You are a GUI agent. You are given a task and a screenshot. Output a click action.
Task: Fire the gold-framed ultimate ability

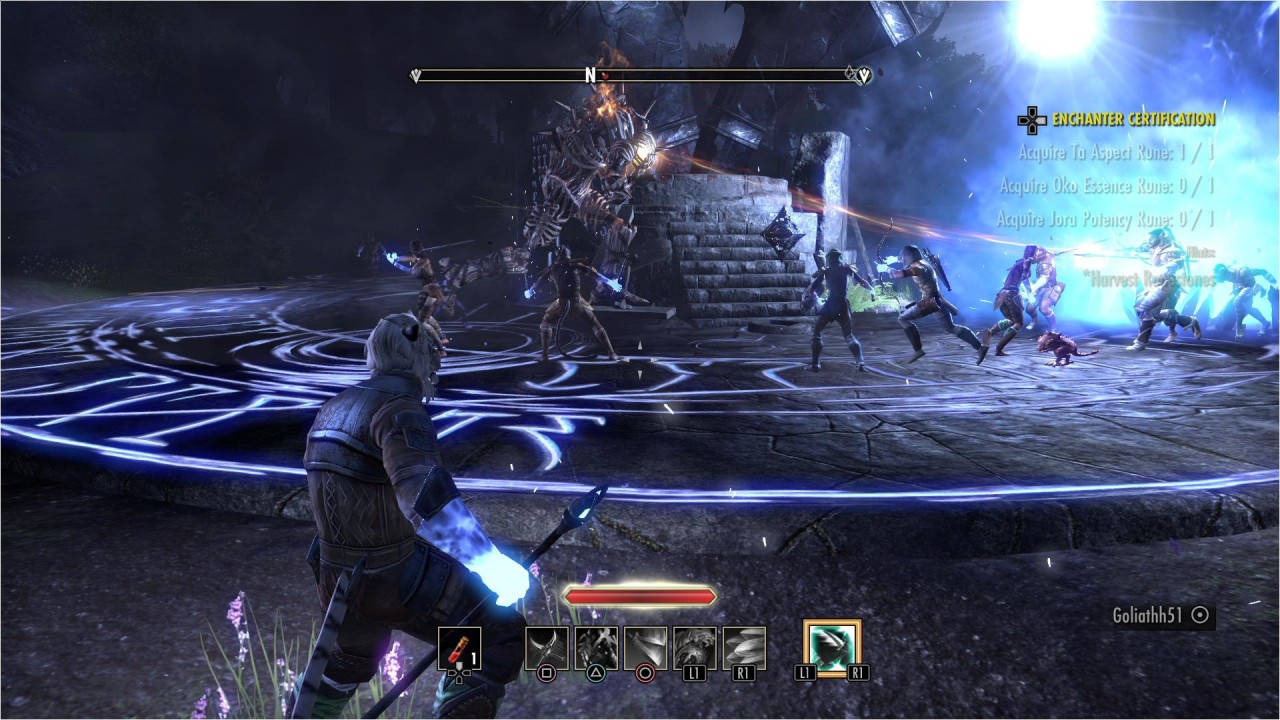click(x=832, y=648)
